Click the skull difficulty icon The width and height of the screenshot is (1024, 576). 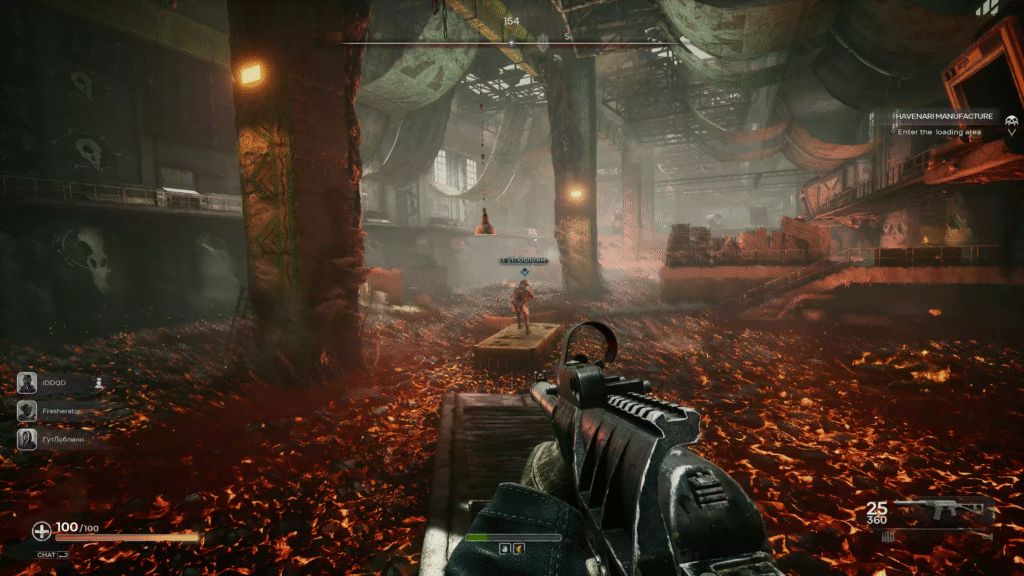click(x=1012, y=120)
